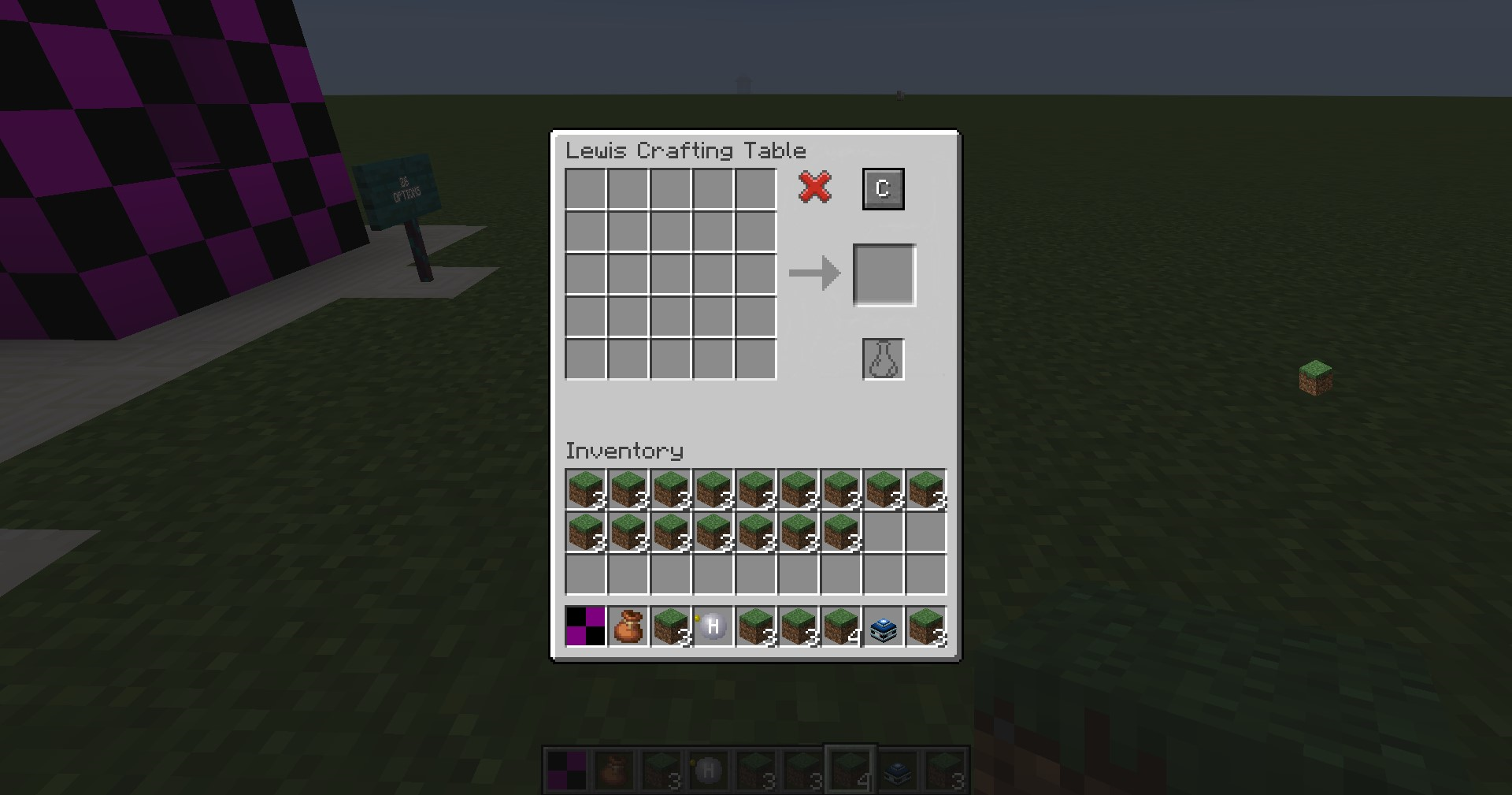
Task: Click the bottom-right slot of the crafting grid
Action: click(x=754, y=358)
